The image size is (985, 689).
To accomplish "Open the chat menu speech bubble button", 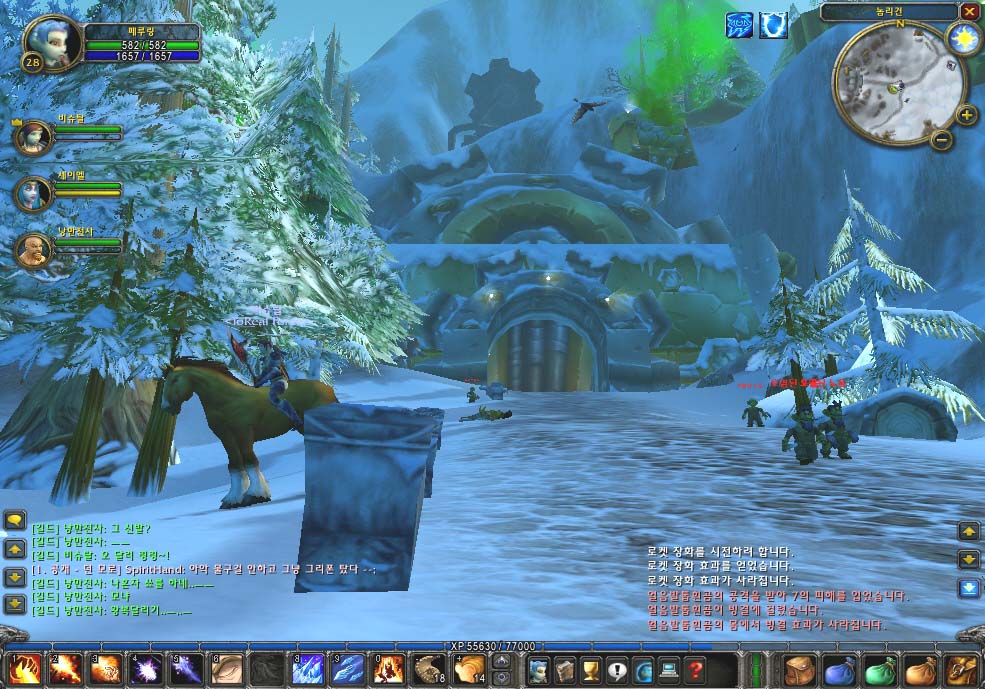I will (x=15, y=520).
